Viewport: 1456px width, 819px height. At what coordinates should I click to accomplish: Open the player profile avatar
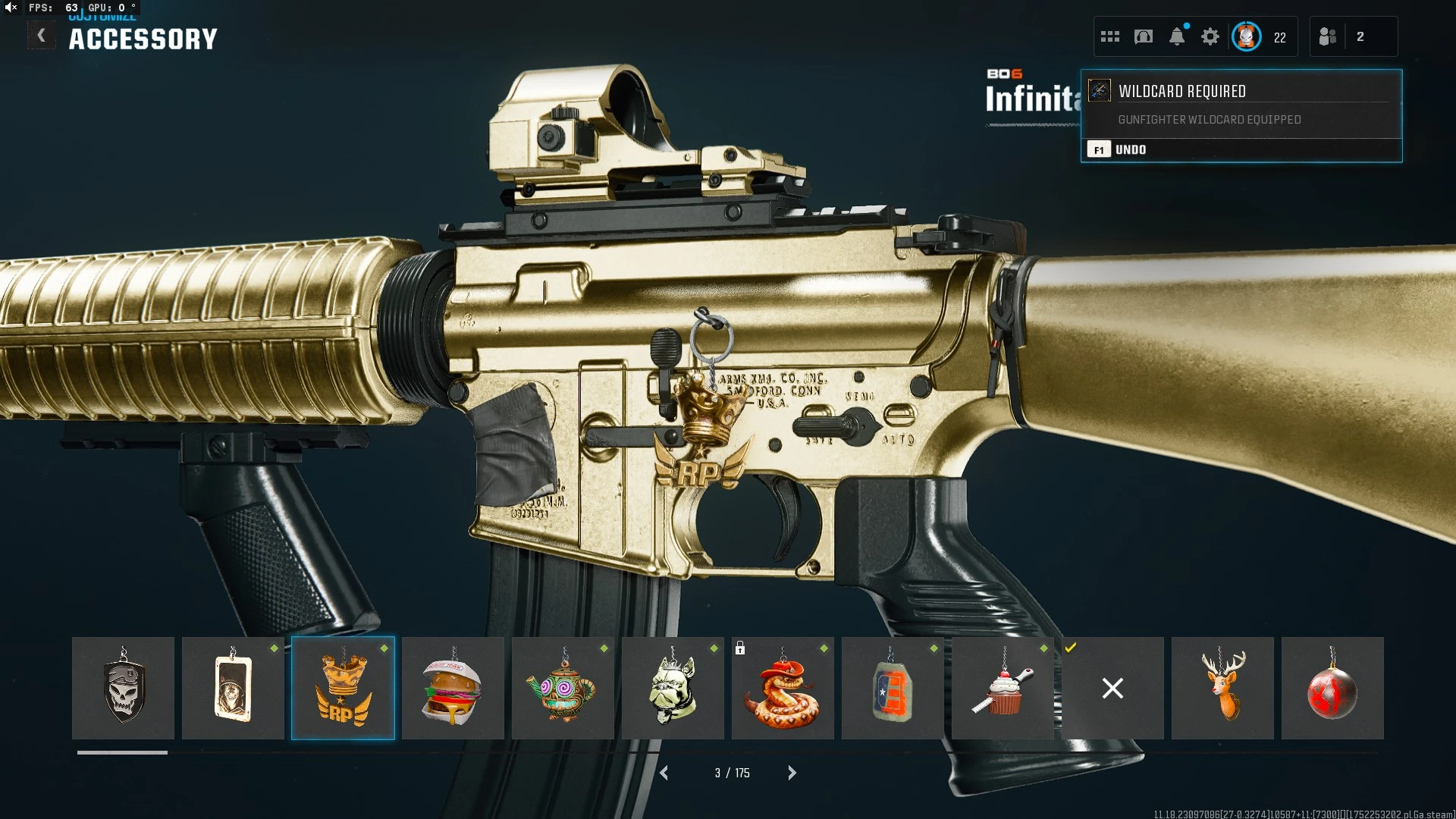1247,36
